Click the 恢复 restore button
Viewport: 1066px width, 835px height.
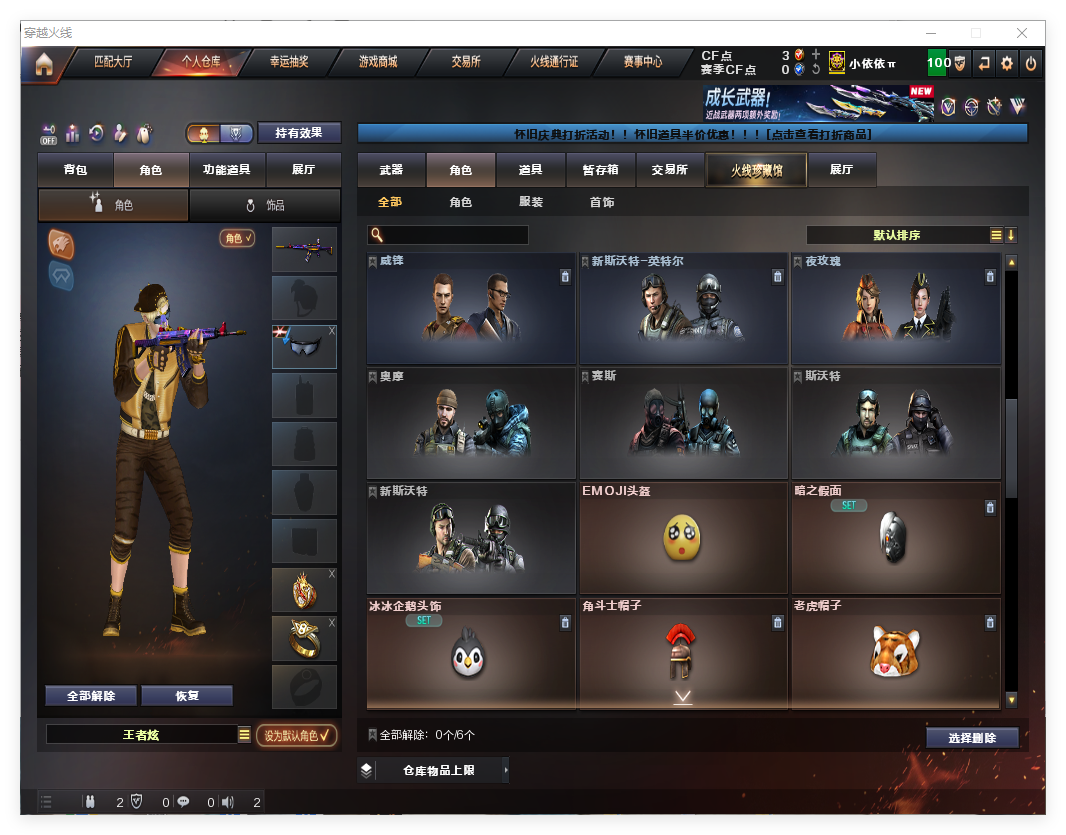pos(187,696)
